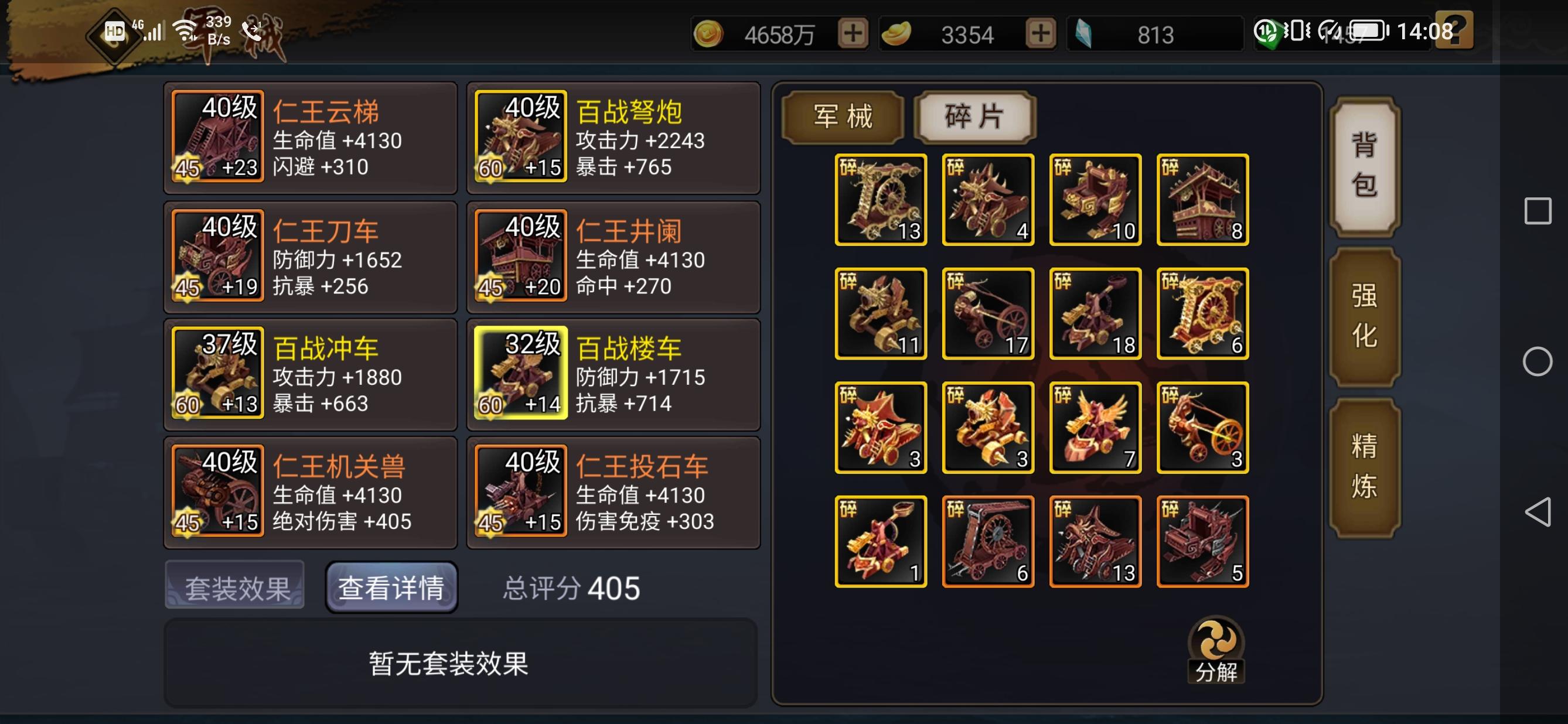Click the 套装效果 button

(x=235, y=585)
